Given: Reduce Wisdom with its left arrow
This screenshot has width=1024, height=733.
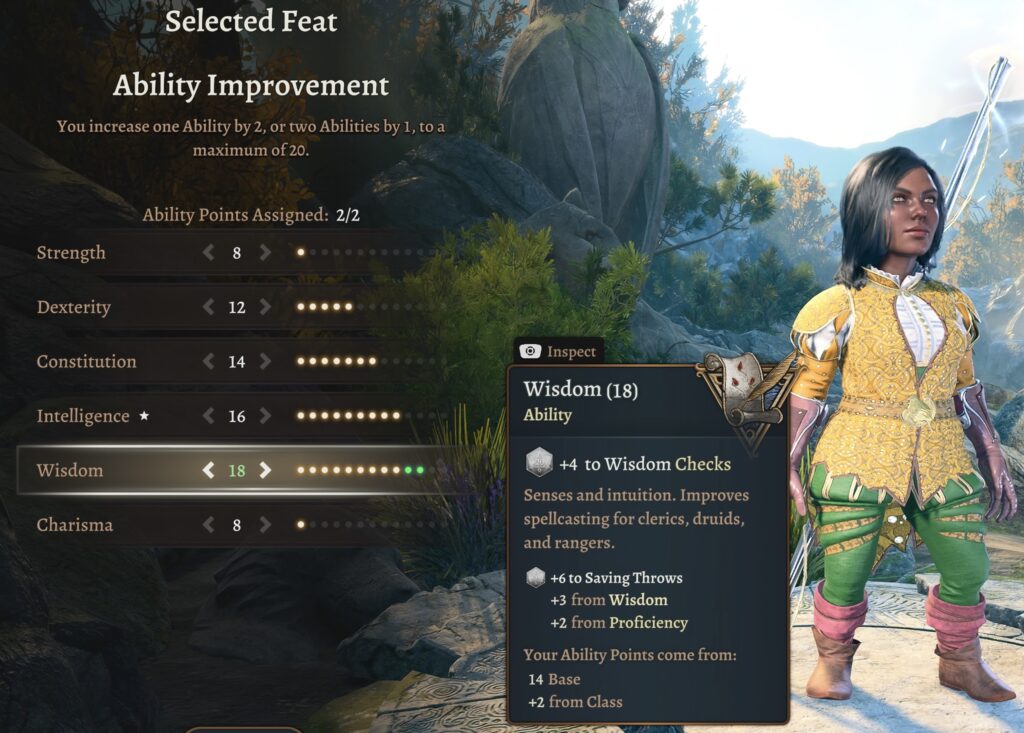Looking at the screenshot, I should click(208, 470).
